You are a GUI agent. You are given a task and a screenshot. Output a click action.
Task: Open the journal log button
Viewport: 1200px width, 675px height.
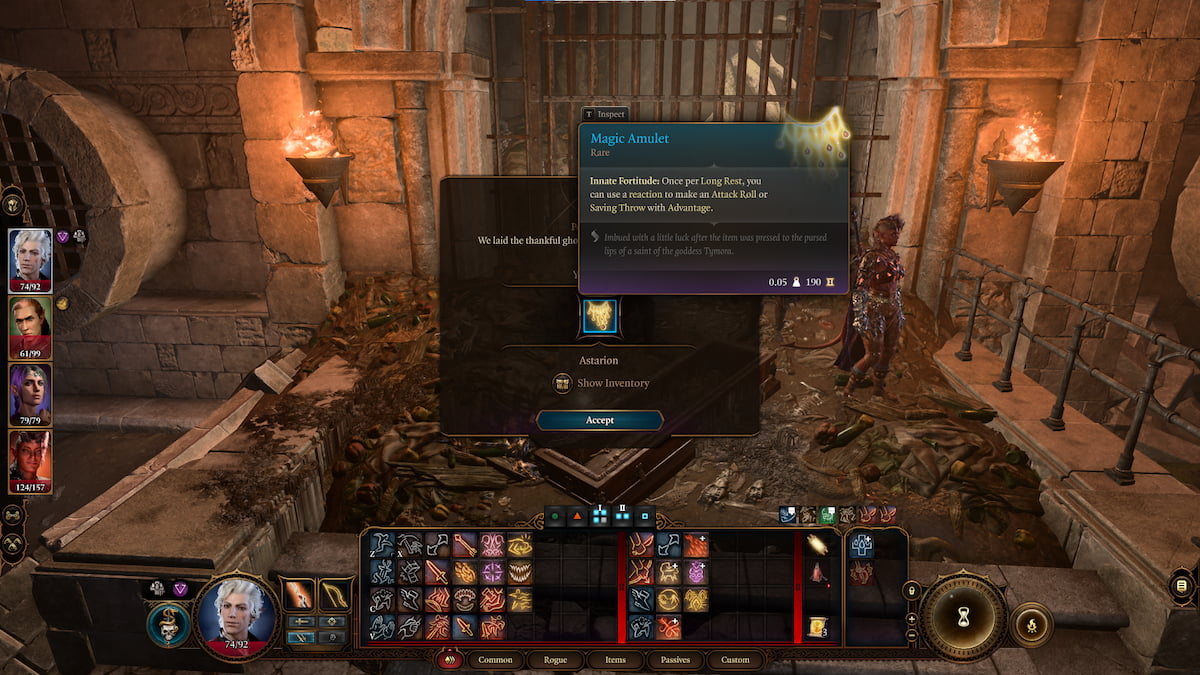tap(1181, 585)
